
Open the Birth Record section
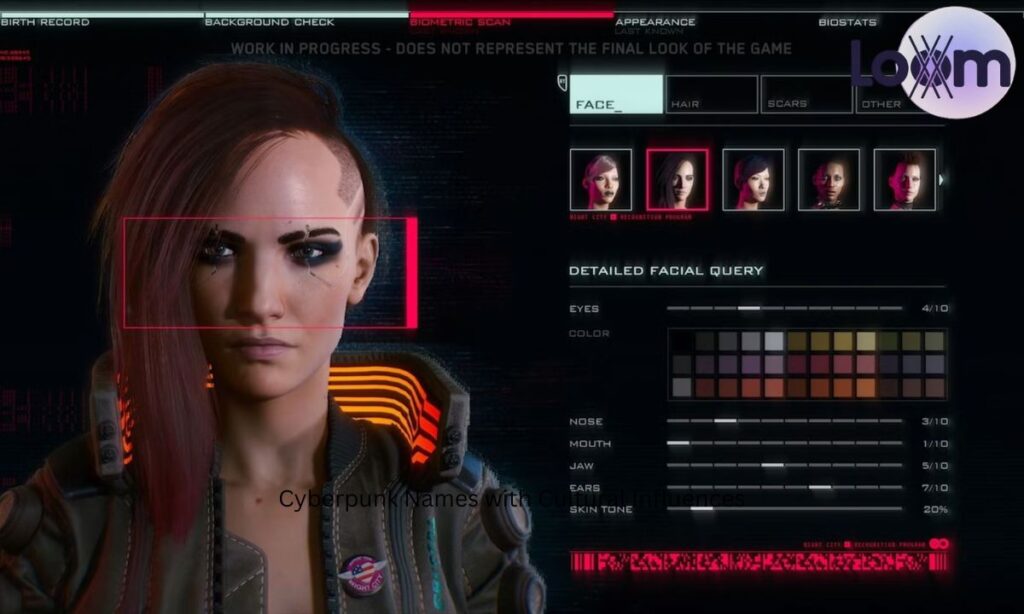coord(45,21)
